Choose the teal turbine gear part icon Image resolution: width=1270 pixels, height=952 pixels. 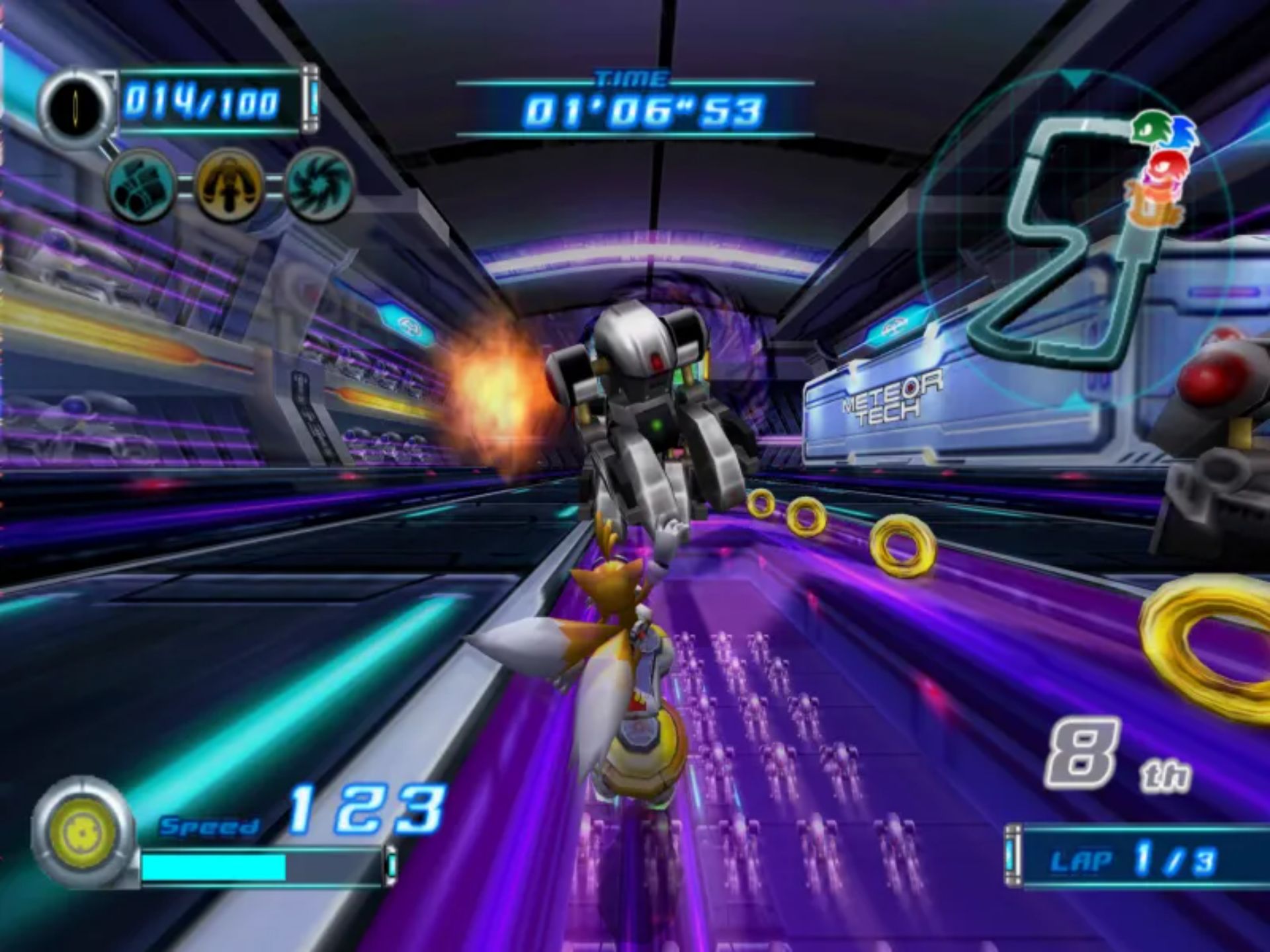pos(319,185)
